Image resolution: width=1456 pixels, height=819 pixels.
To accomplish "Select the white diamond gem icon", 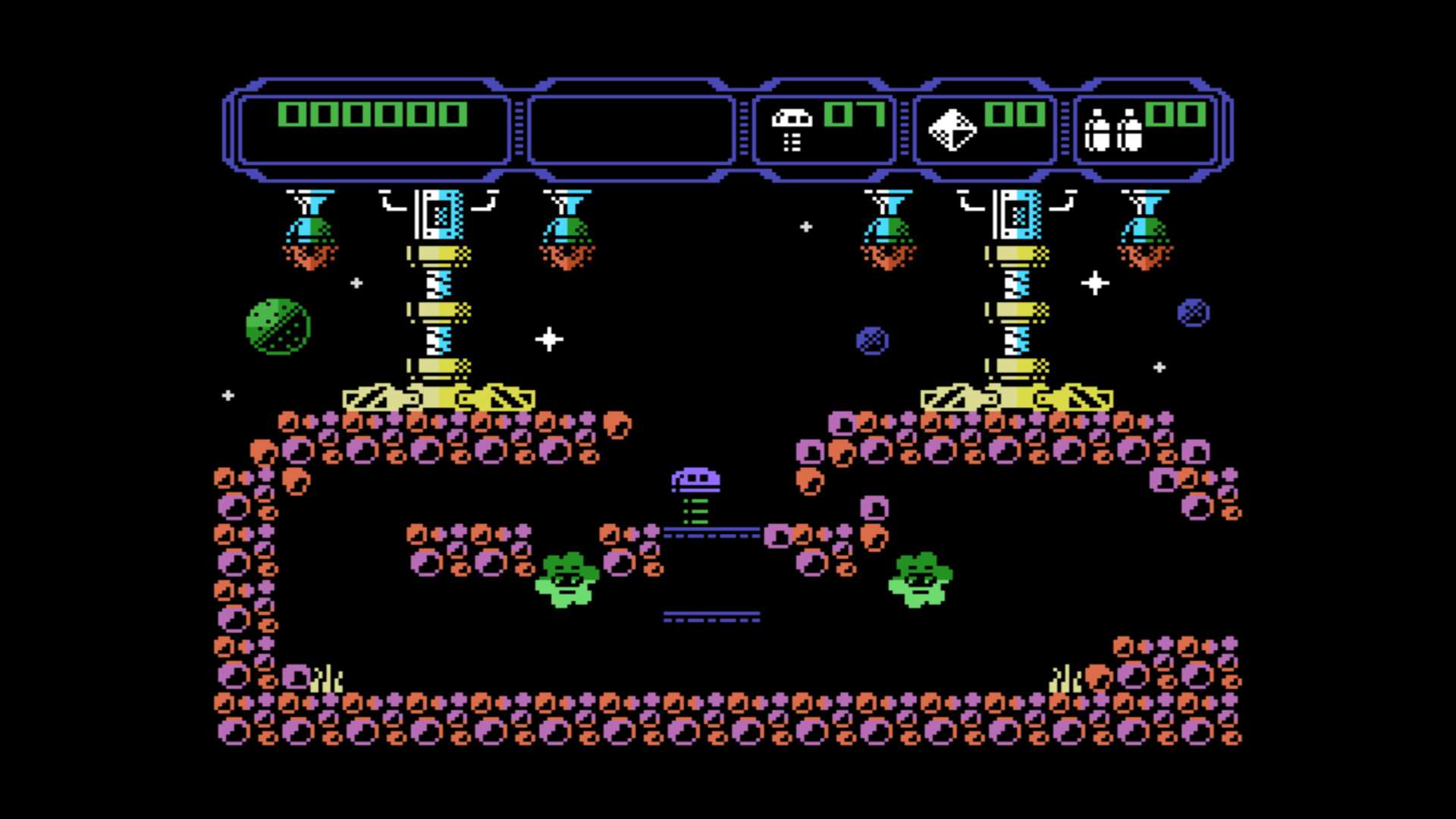I will click(x=952, y=130).
